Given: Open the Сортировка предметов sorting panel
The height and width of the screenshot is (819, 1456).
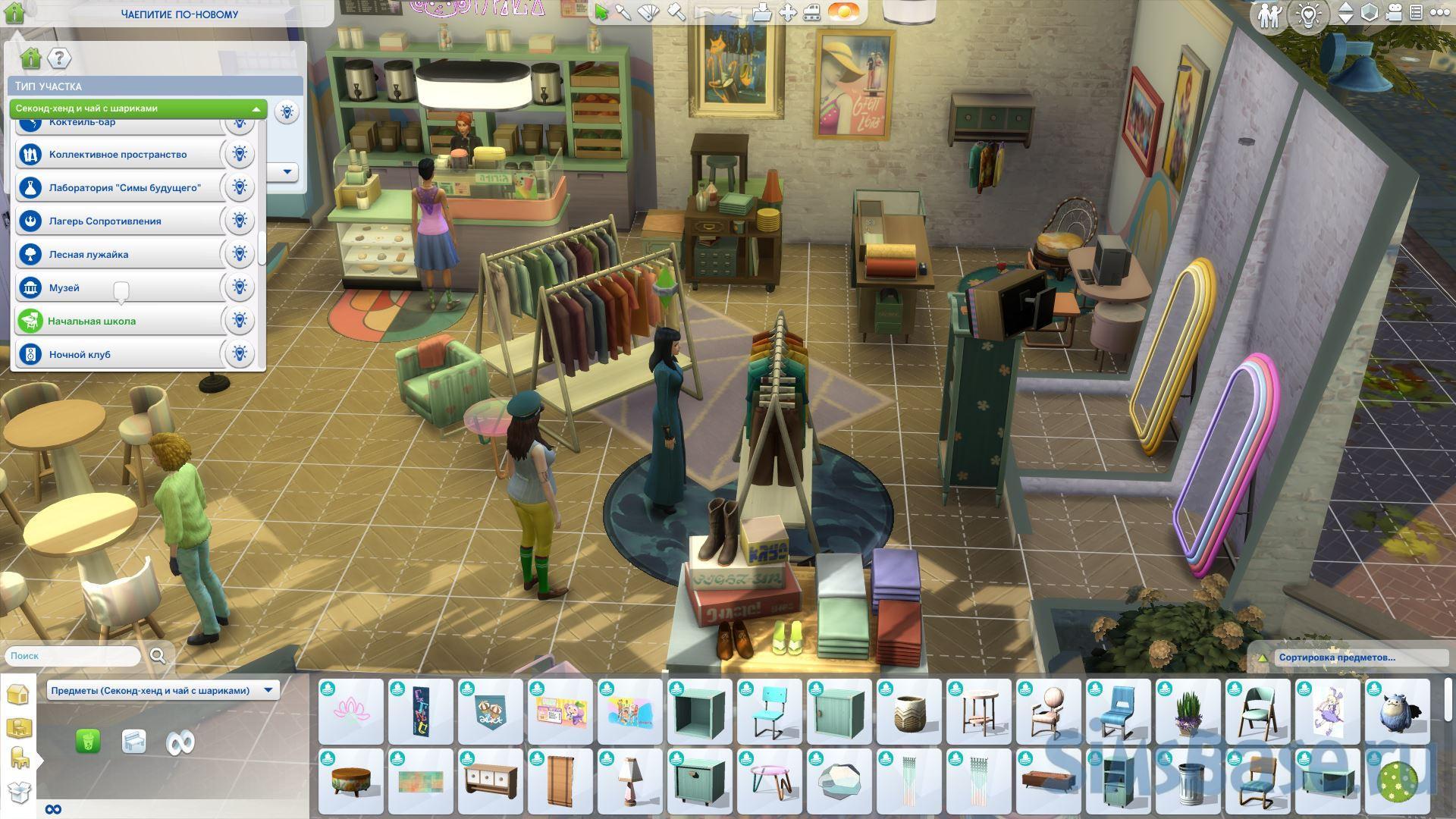Looking at the screenshot, I should [x=1336, y=657].
